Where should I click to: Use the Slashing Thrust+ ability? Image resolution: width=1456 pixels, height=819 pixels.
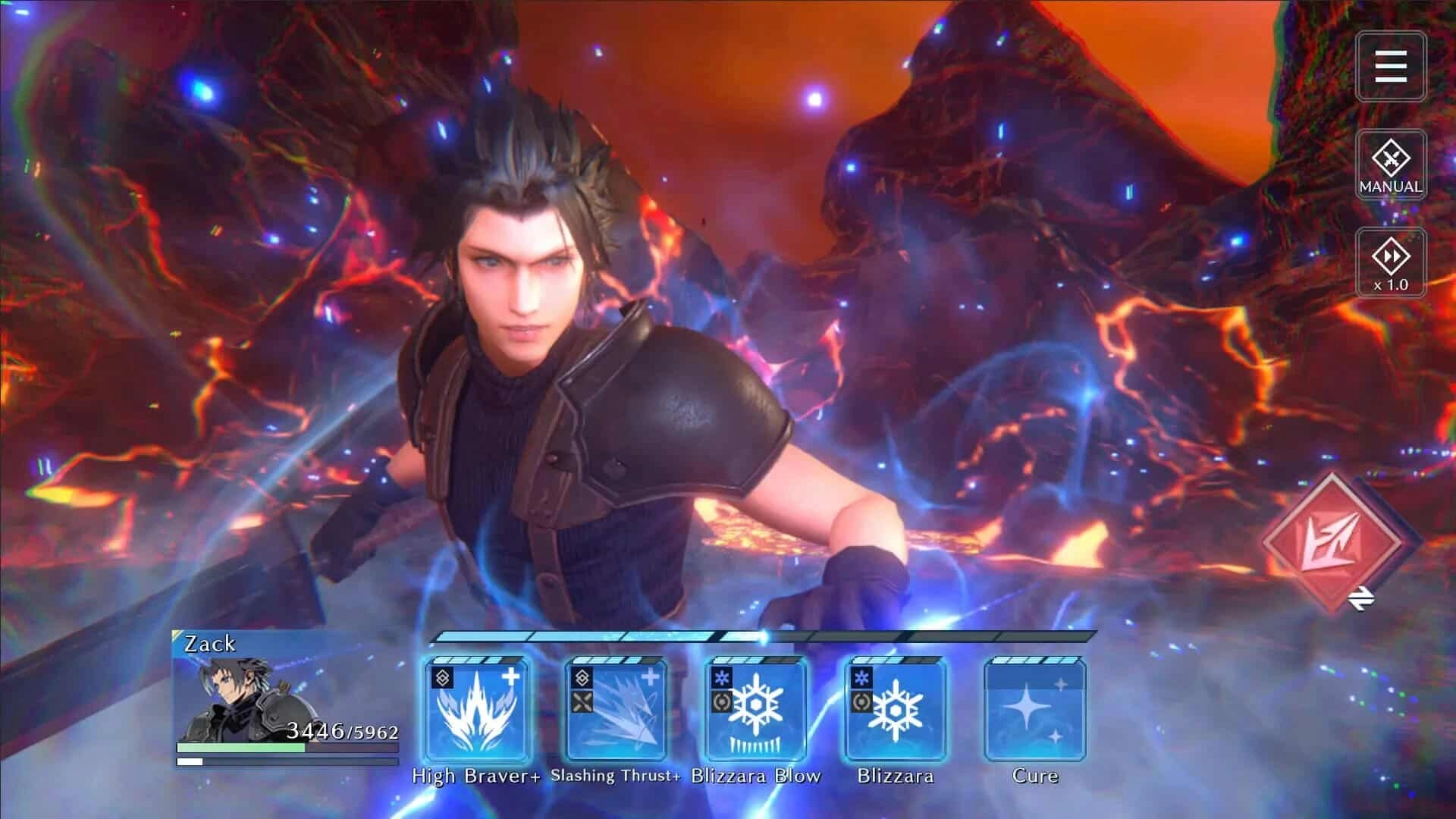pos(616,713)
